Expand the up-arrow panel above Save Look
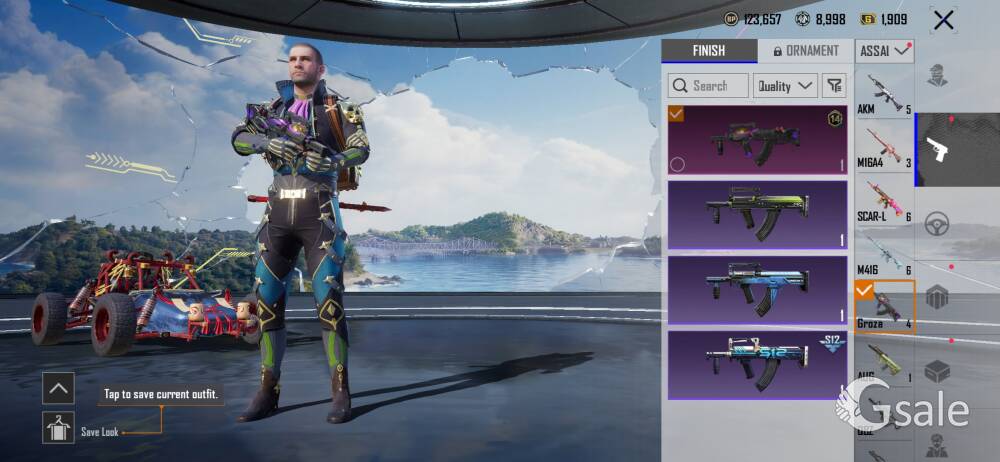Viewport: 1000px width, 462px height. click(58, 388)
